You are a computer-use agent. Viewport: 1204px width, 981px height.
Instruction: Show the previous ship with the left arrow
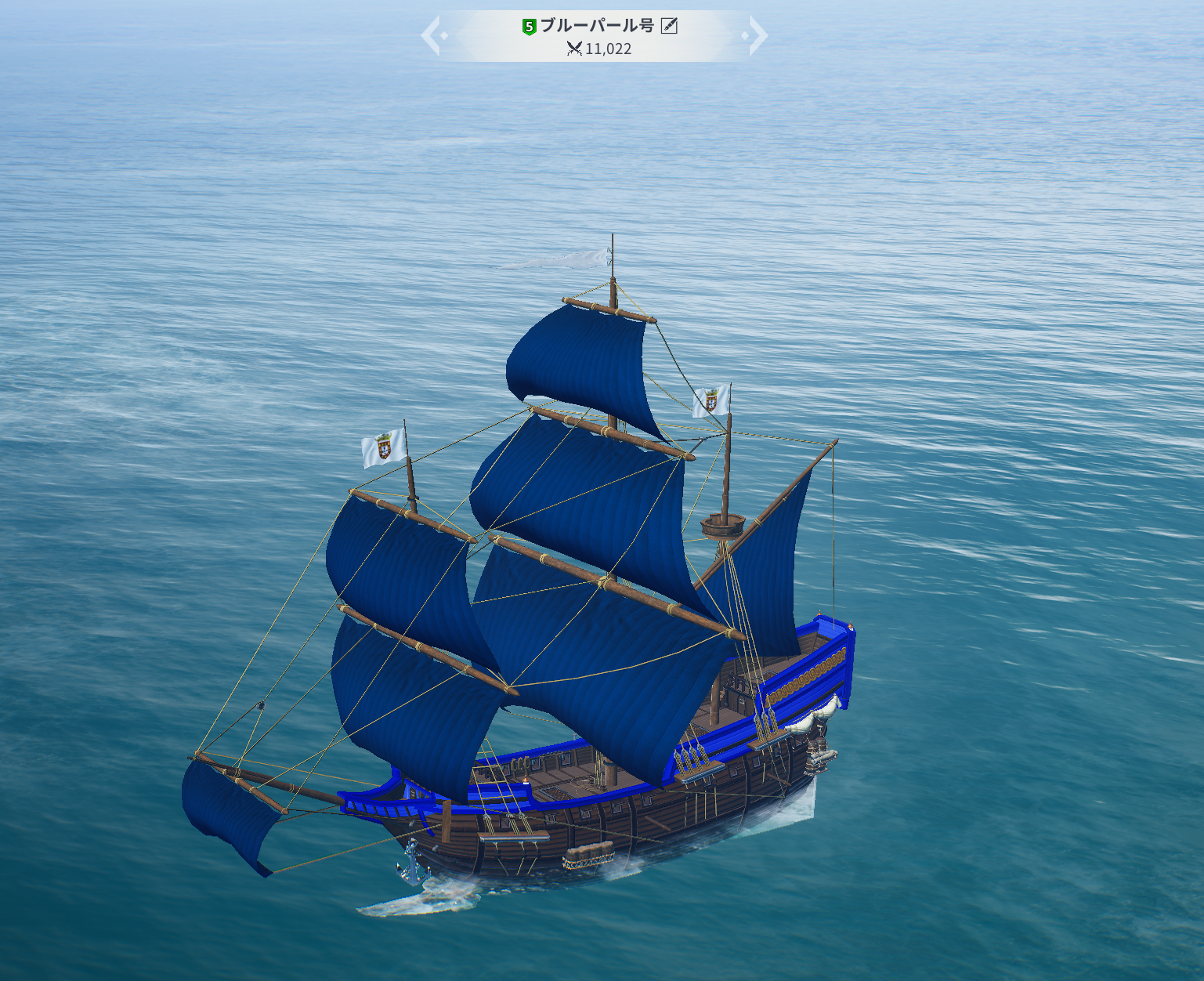click(x=432, y=36)
